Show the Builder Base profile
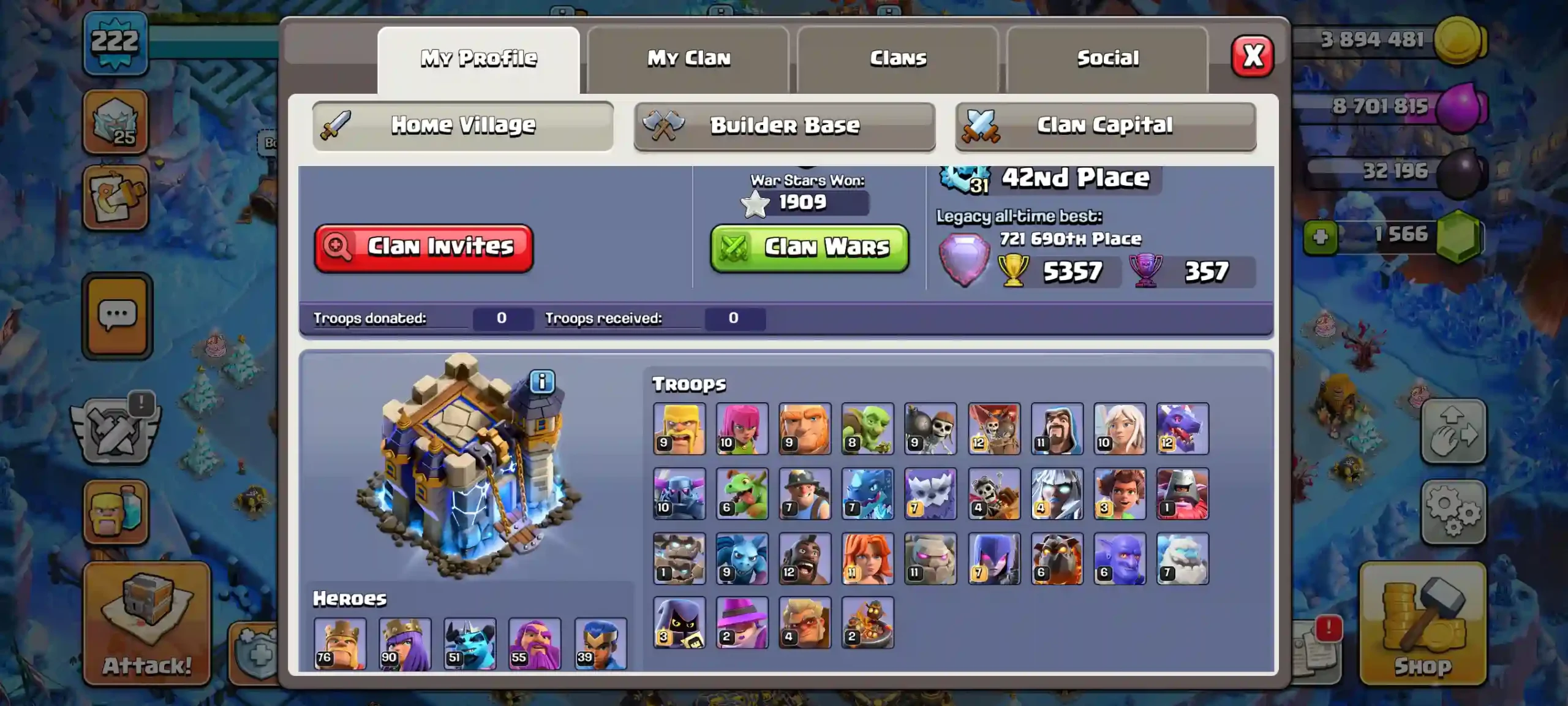This screenshot has height=706, width=1568. 785,126
